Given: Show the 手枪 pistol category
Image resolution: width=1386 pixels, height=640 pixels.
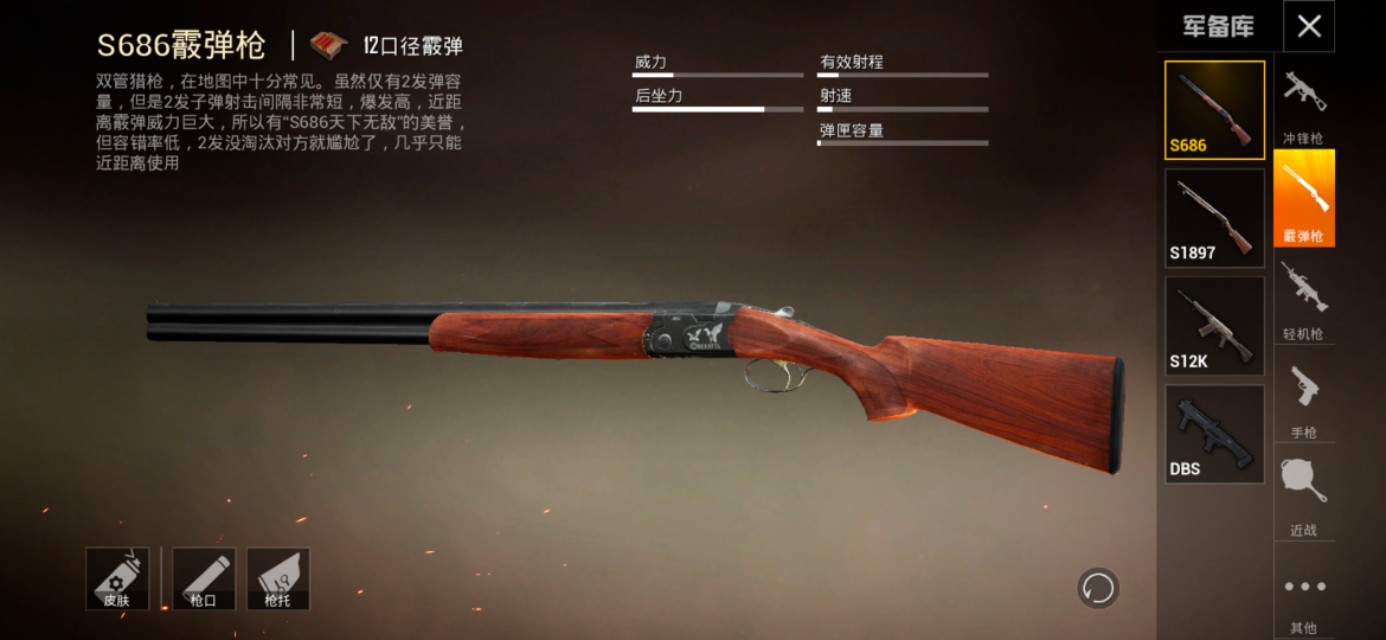Looking at the screenshot, I should (x=1304, y=397).
